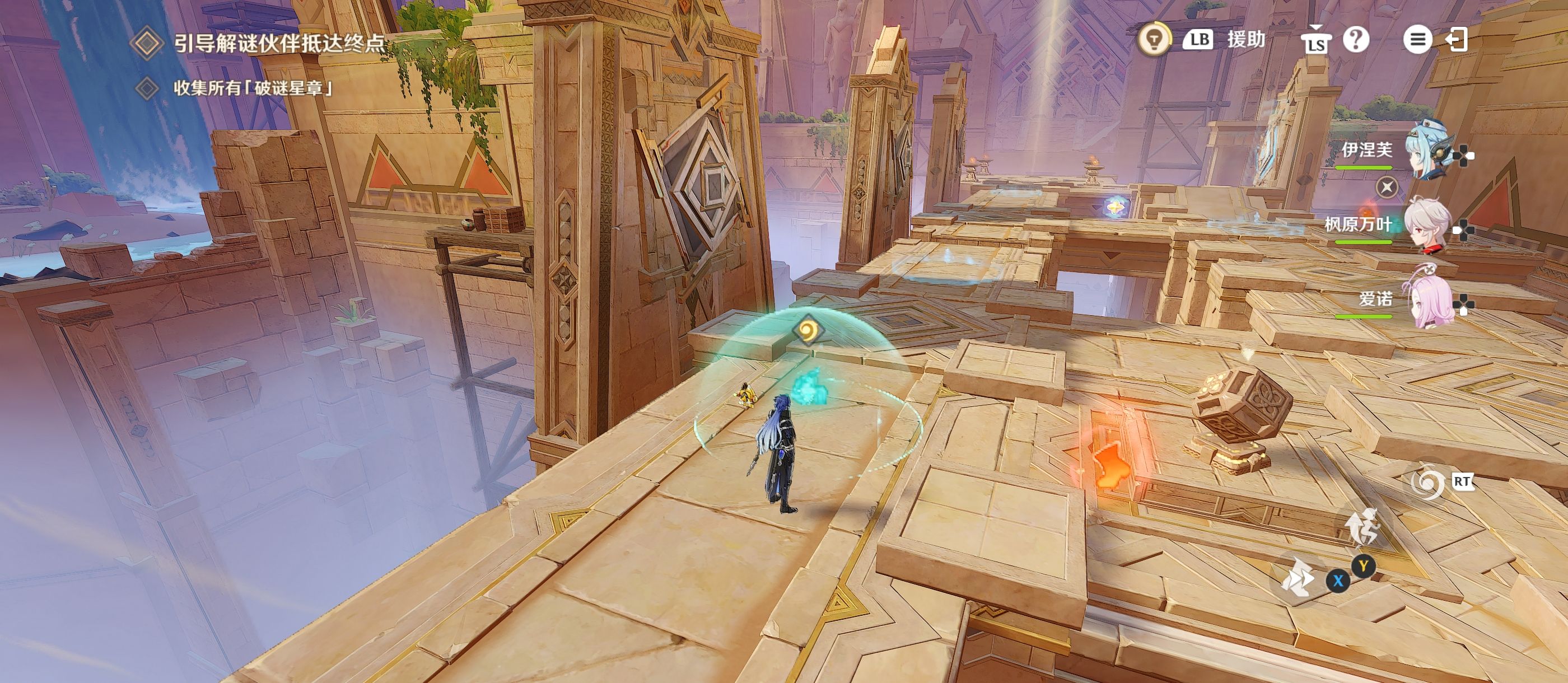Open the three-line hamburger menu
Viewport: 1568px width, 683px height.
[x=1417, y=40]
